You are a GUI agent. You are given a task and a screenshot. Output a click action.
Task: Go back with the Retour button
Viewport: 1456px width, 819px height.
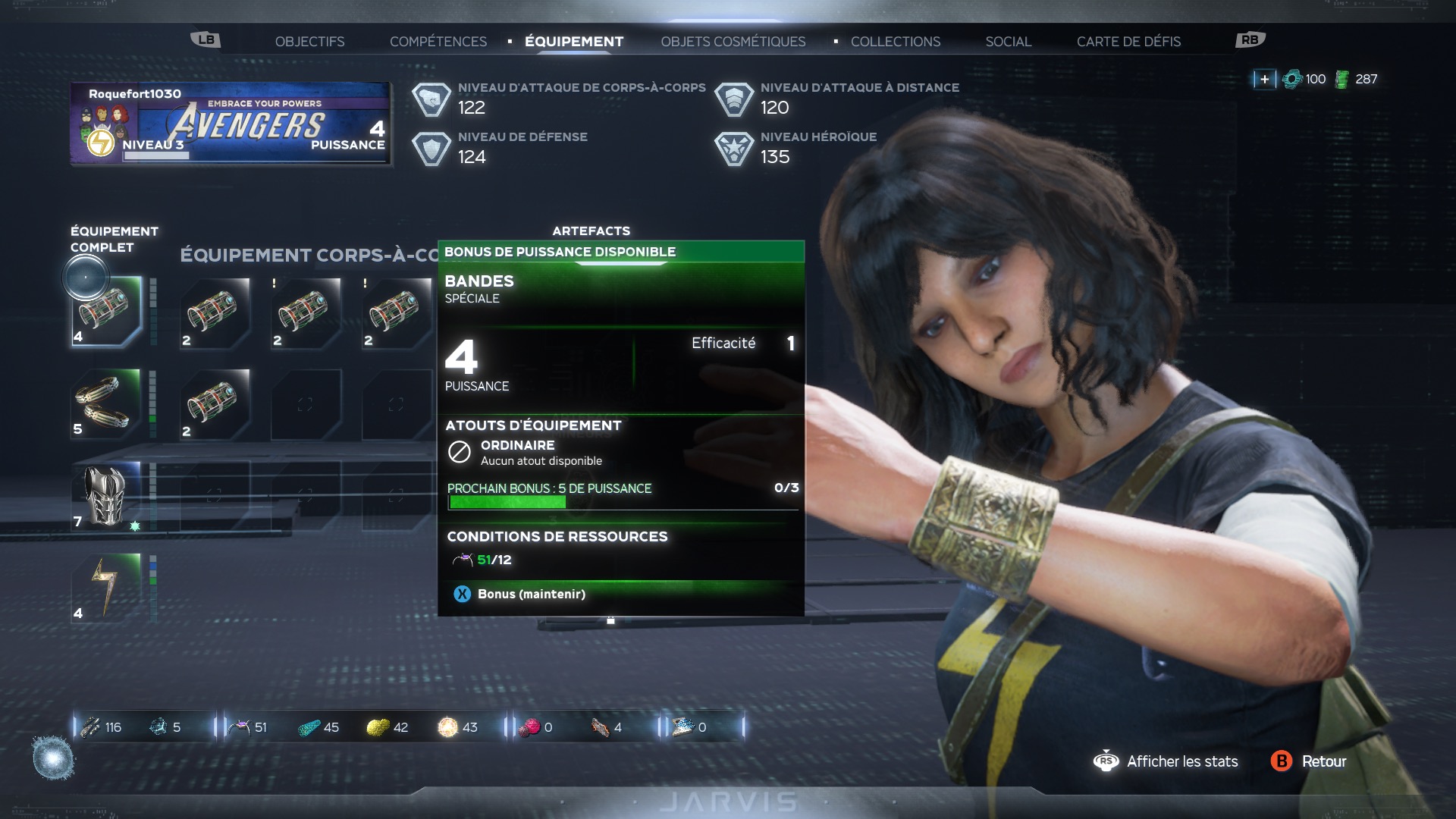click(x=1309, y=761)
